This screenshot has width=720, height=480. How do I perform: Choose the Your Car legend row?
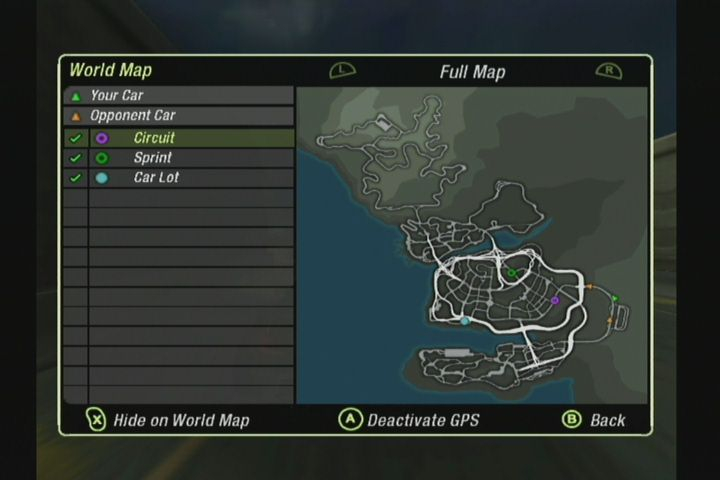[x=117, y=96]
